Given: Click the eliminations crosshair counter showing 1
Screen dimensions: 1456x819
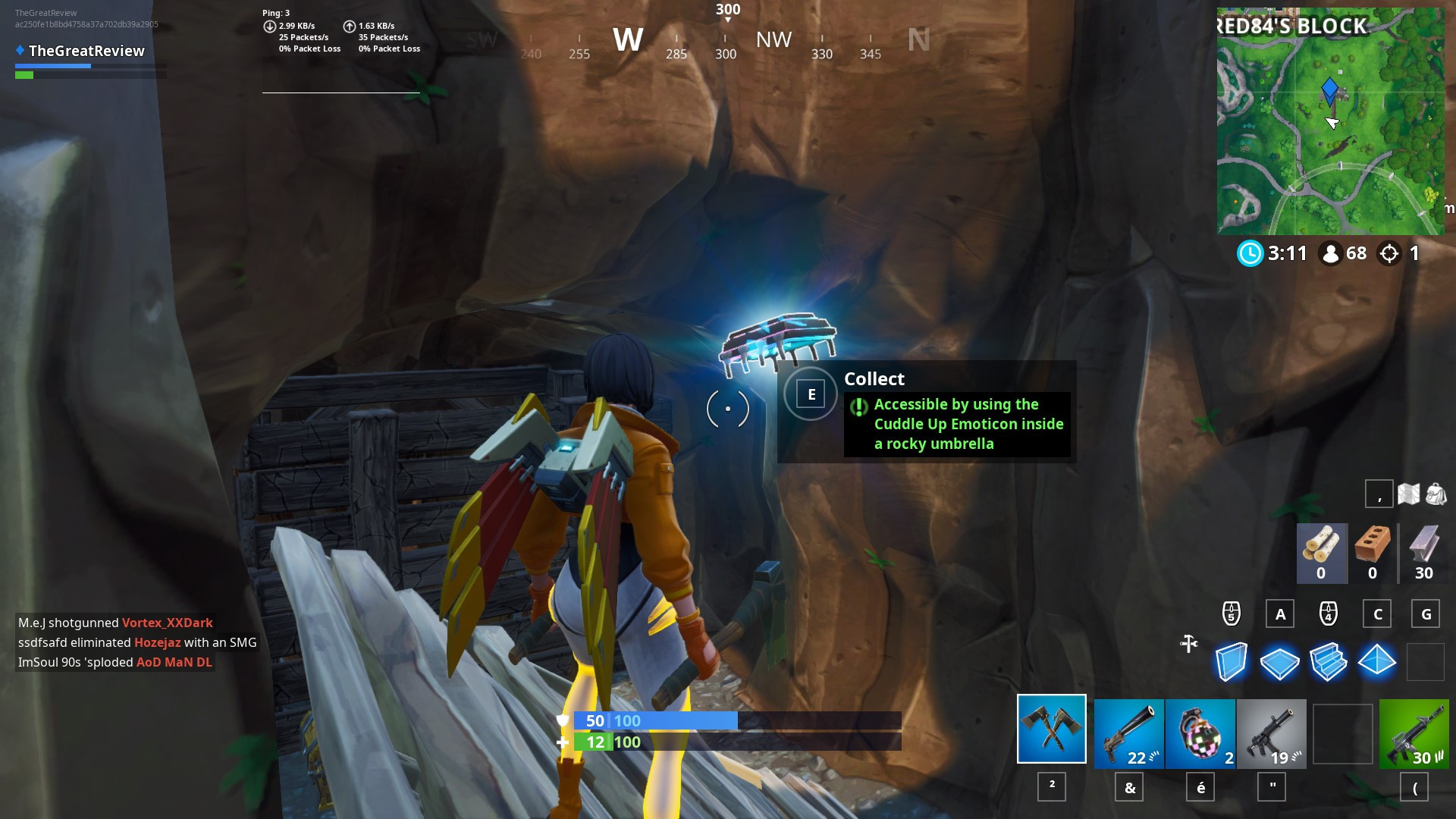Looking at the screenshot, I should coord(1401,255).
